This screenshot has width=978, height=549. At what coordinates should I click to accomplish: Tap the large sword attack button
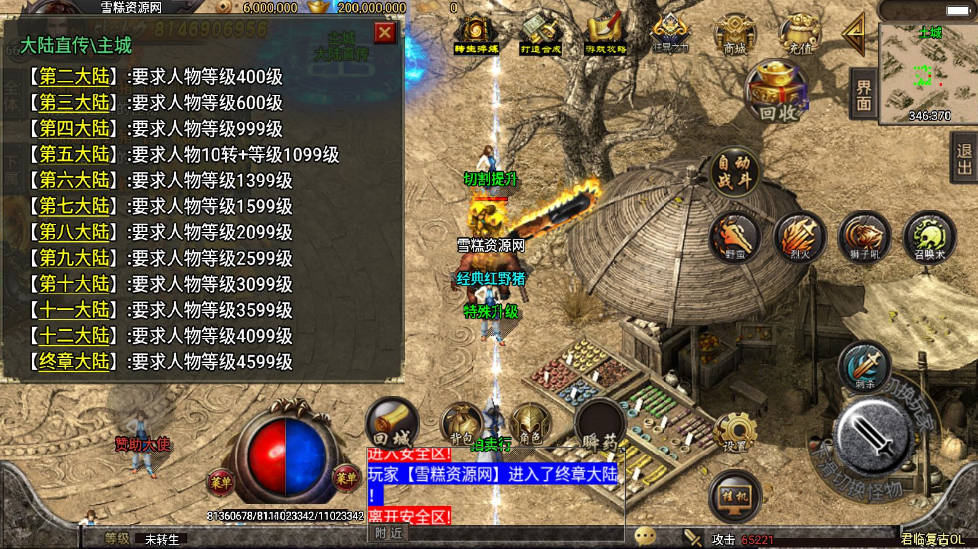(x=872, y=433)
